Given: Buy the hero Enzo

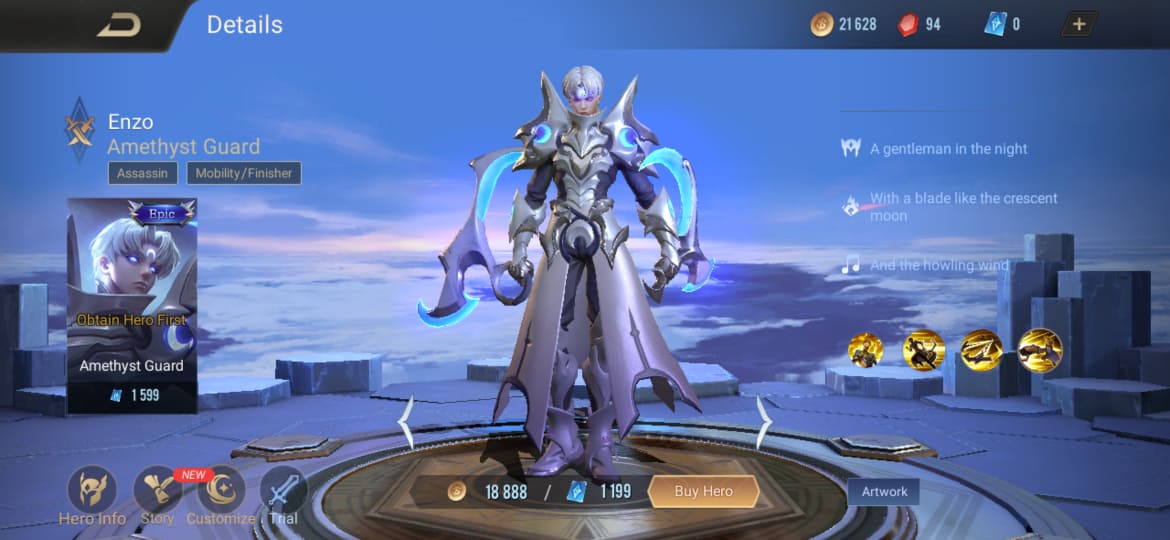Looking at the screenshot, I should click(703, 491).
